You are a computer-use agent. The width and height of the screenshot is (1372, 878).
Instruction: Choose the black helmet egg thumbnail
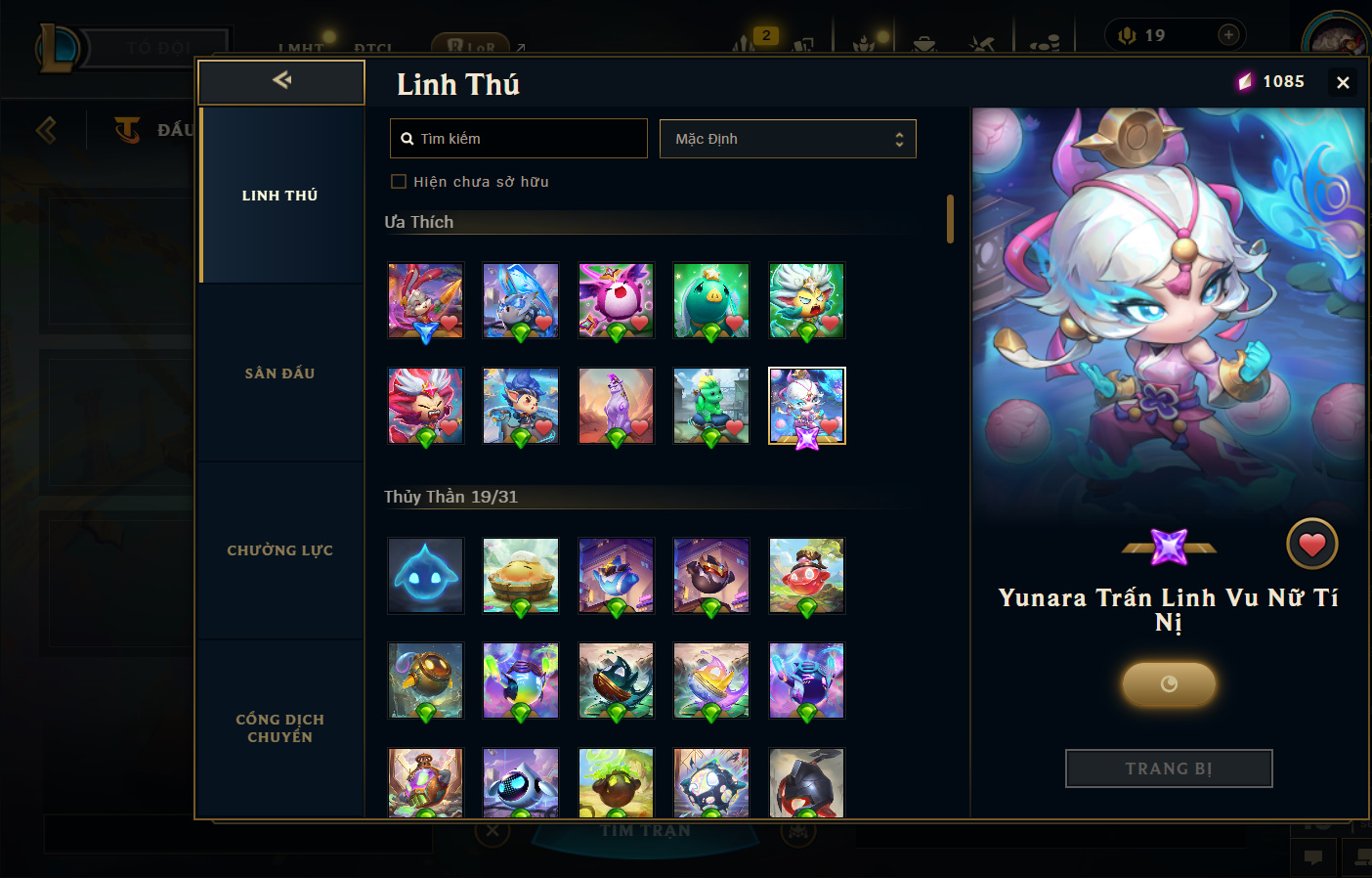[x=806, y=783]
